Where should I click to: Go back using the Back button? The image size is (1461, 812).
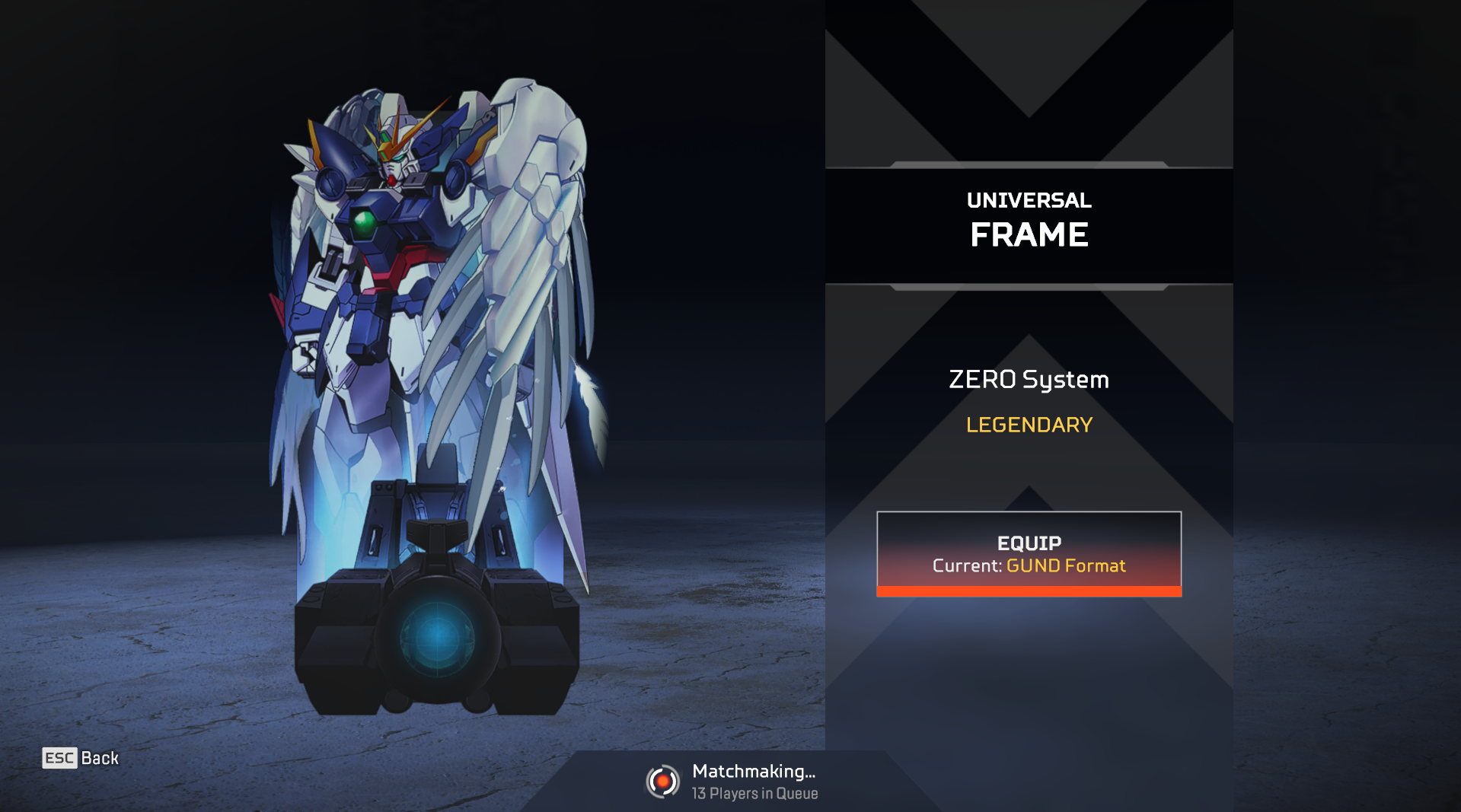(81, 758)
